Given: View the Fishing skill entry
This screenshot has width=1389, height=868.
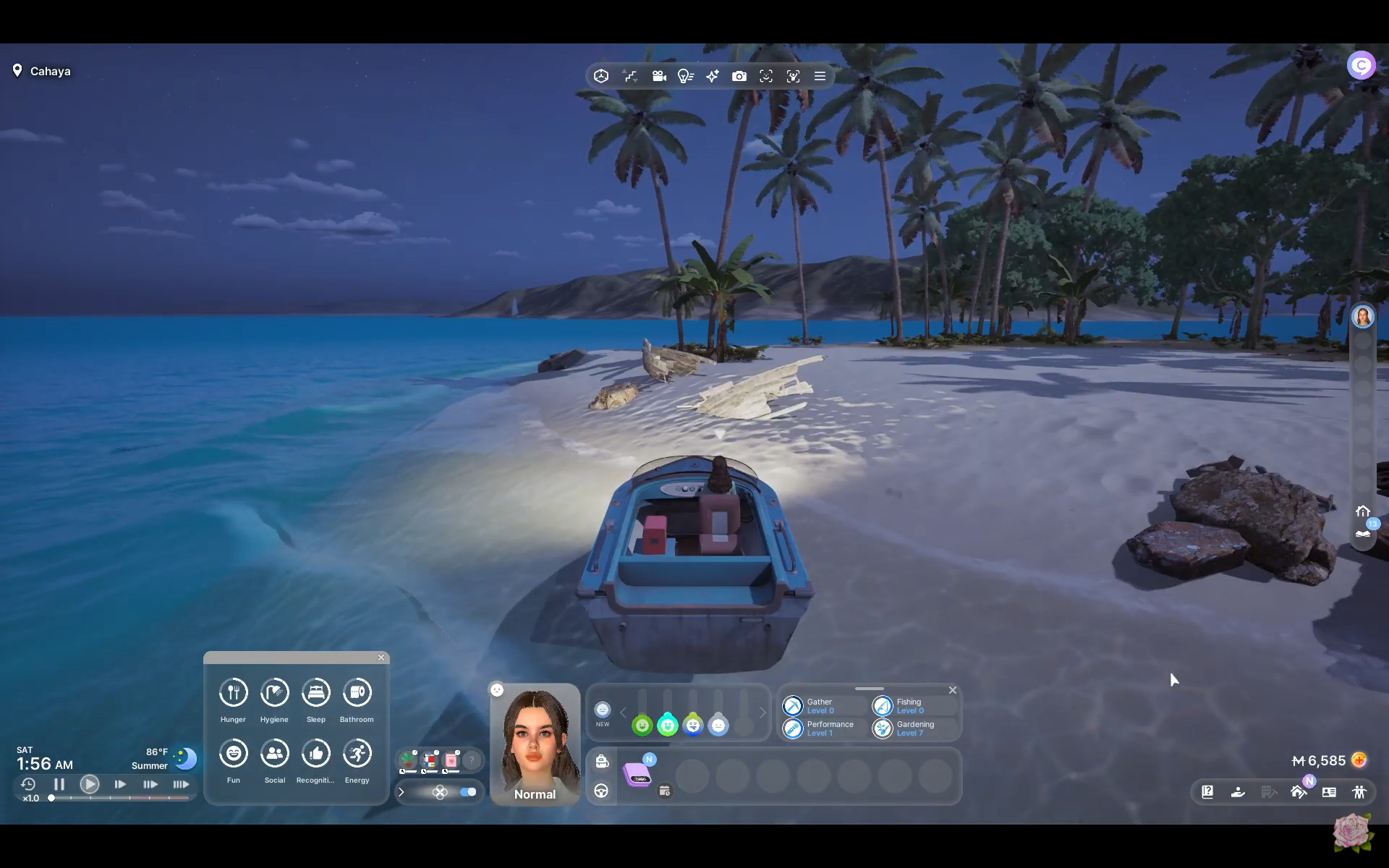Looking at the screenshot, I should click(x=883, y=705).
